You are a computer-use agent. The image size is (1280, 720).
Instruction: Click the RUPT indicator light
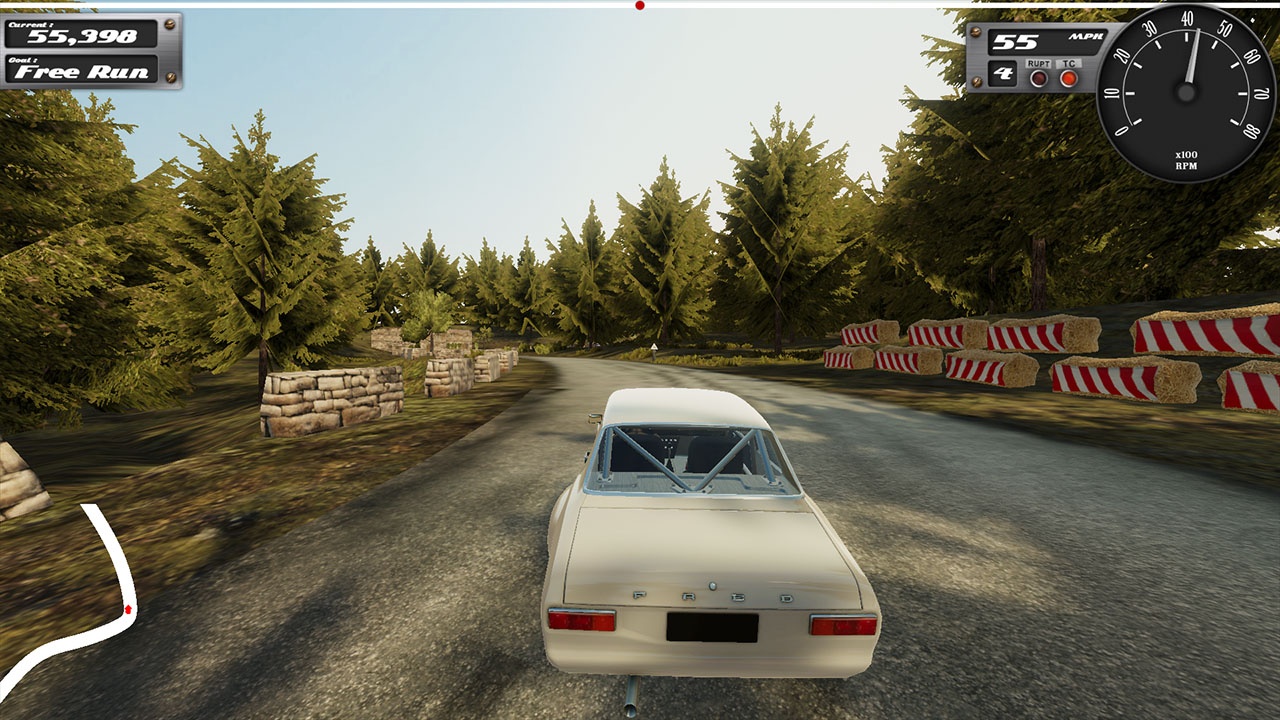pos(1039,78)
